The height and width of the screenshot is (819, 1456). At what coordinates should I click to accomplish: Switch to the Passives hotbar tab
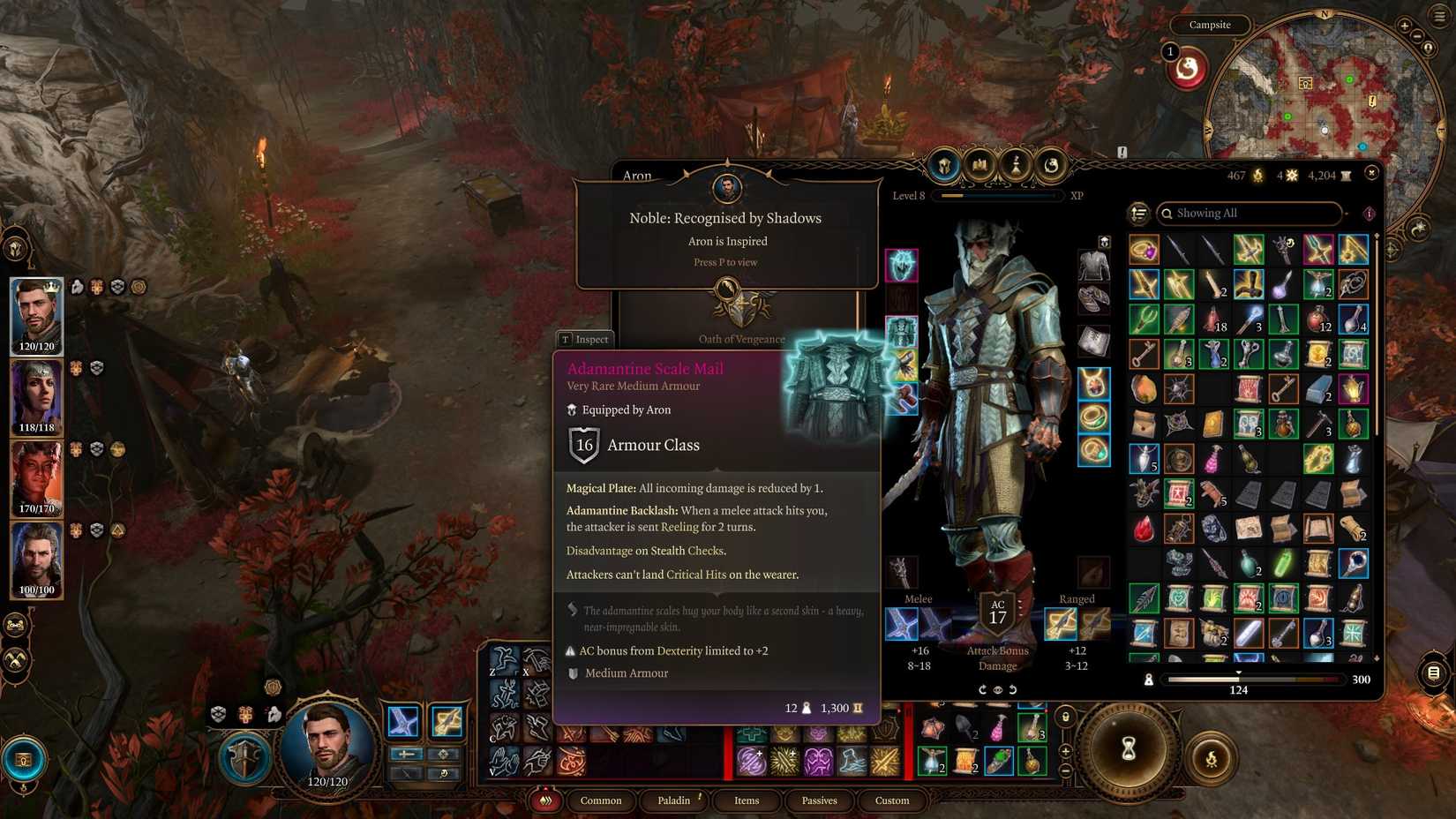click(x=819, y=800)
